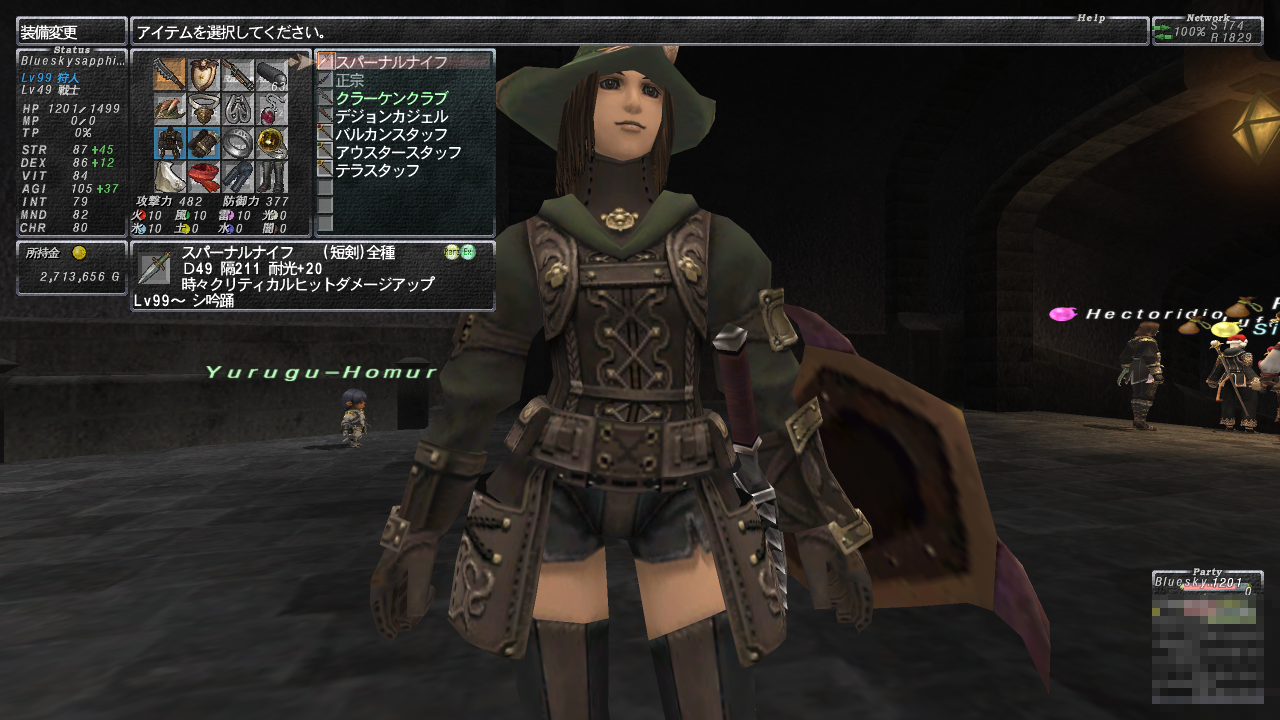The height and width of the screenshot is (720, 1280).
Task: Click the boots feet equipment slot
Action: pyautogui.click(x=272, y=177)
